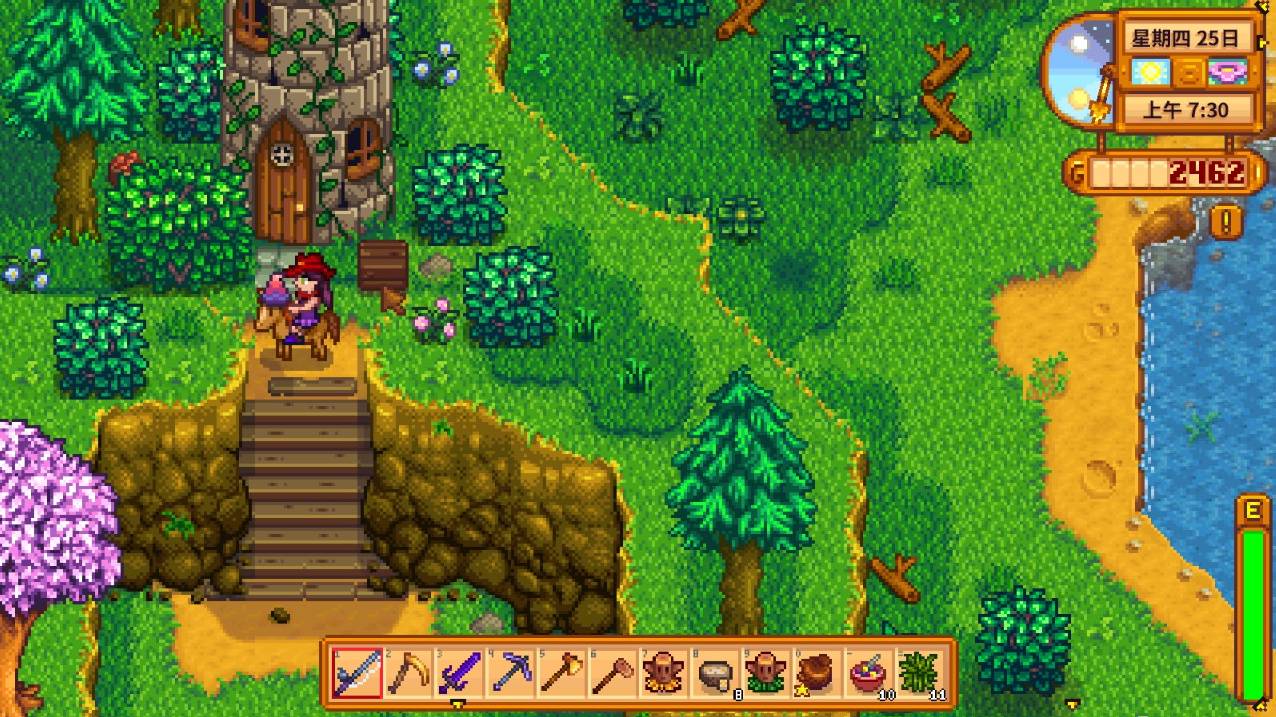This screenshot has width=1276, height=717.
Task: Pick the purple food bowl stack
Action: click(x=867, y=673)
